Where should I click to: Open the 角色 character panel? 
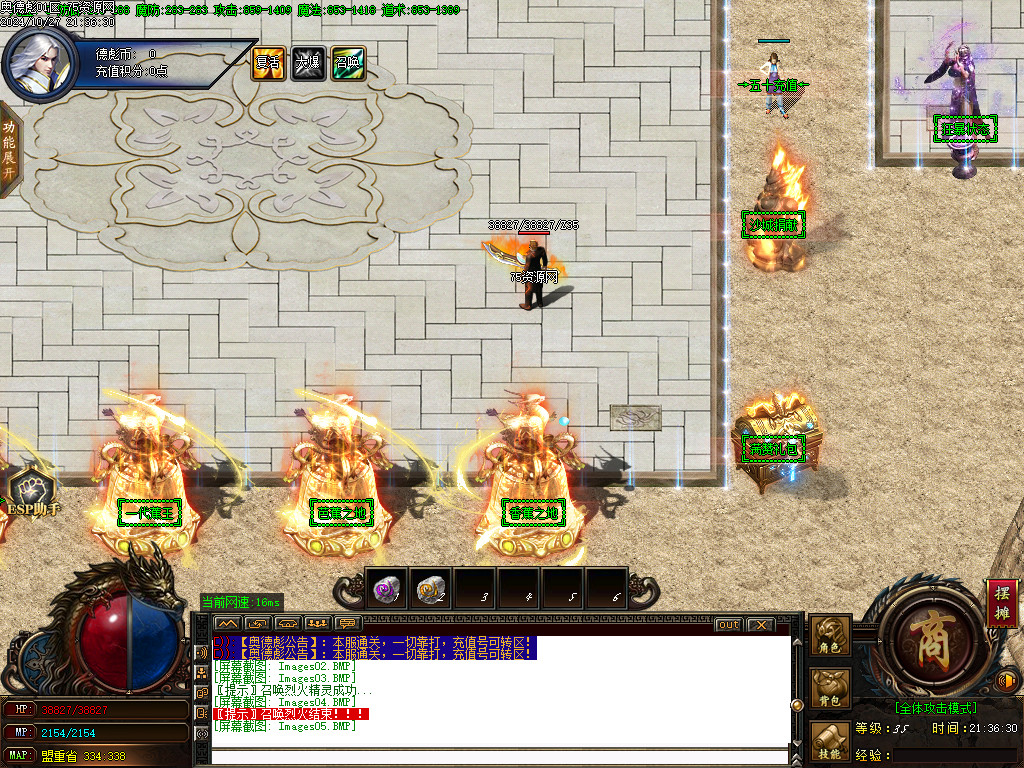831,636
